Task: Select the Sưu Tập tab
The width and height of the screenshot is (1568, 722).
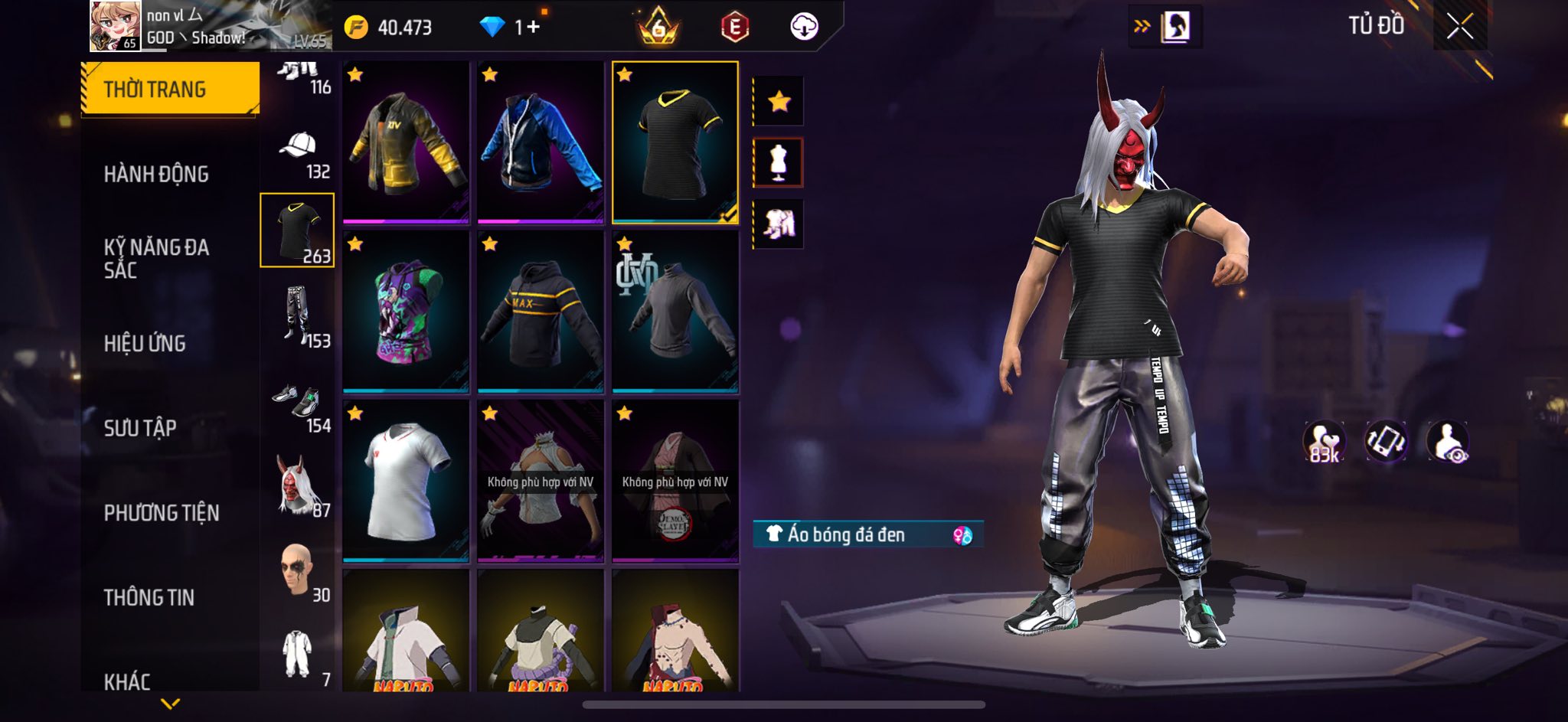Action: [140, 428]
